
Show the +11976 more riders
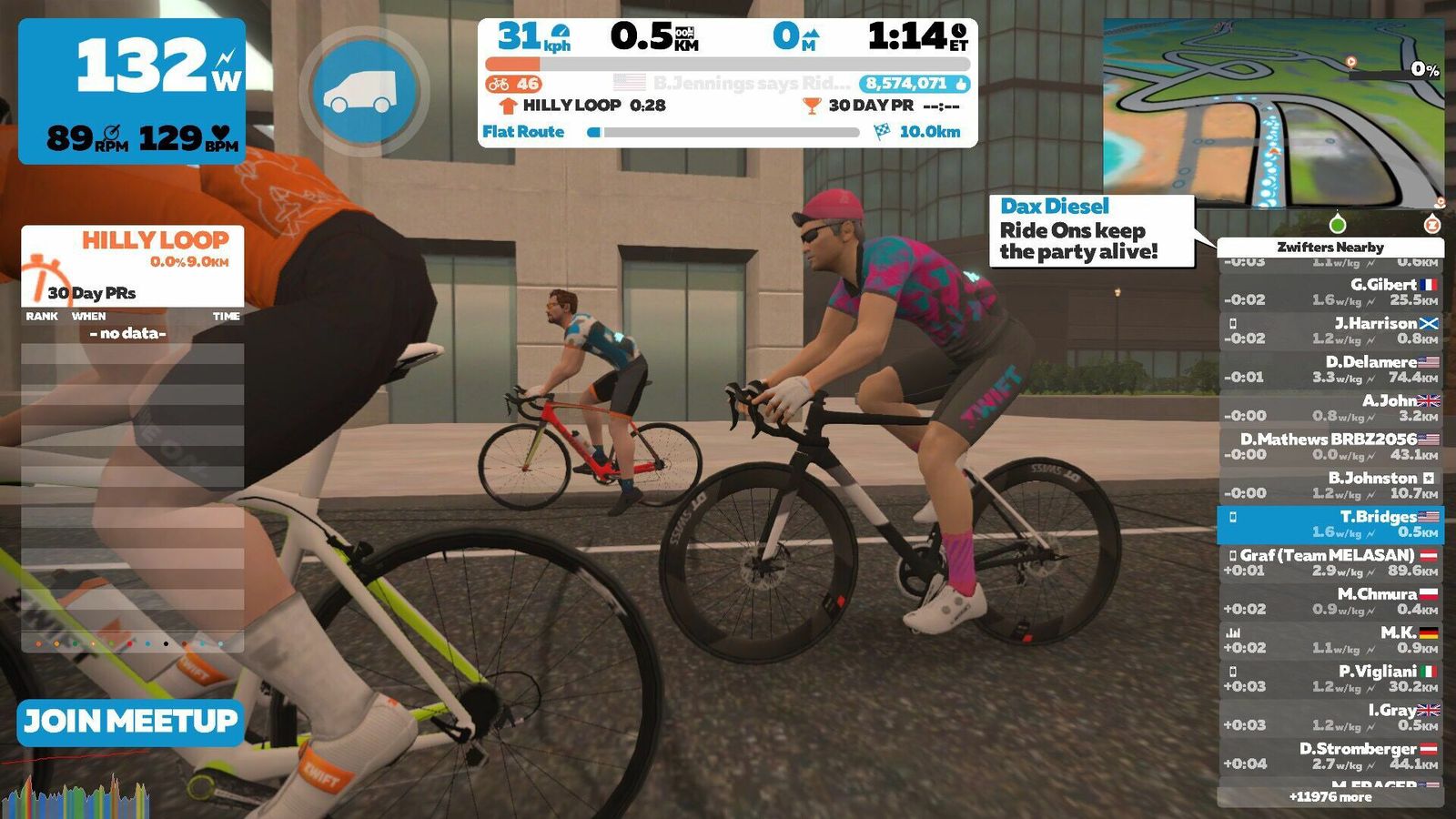(x=1330, y=797)
